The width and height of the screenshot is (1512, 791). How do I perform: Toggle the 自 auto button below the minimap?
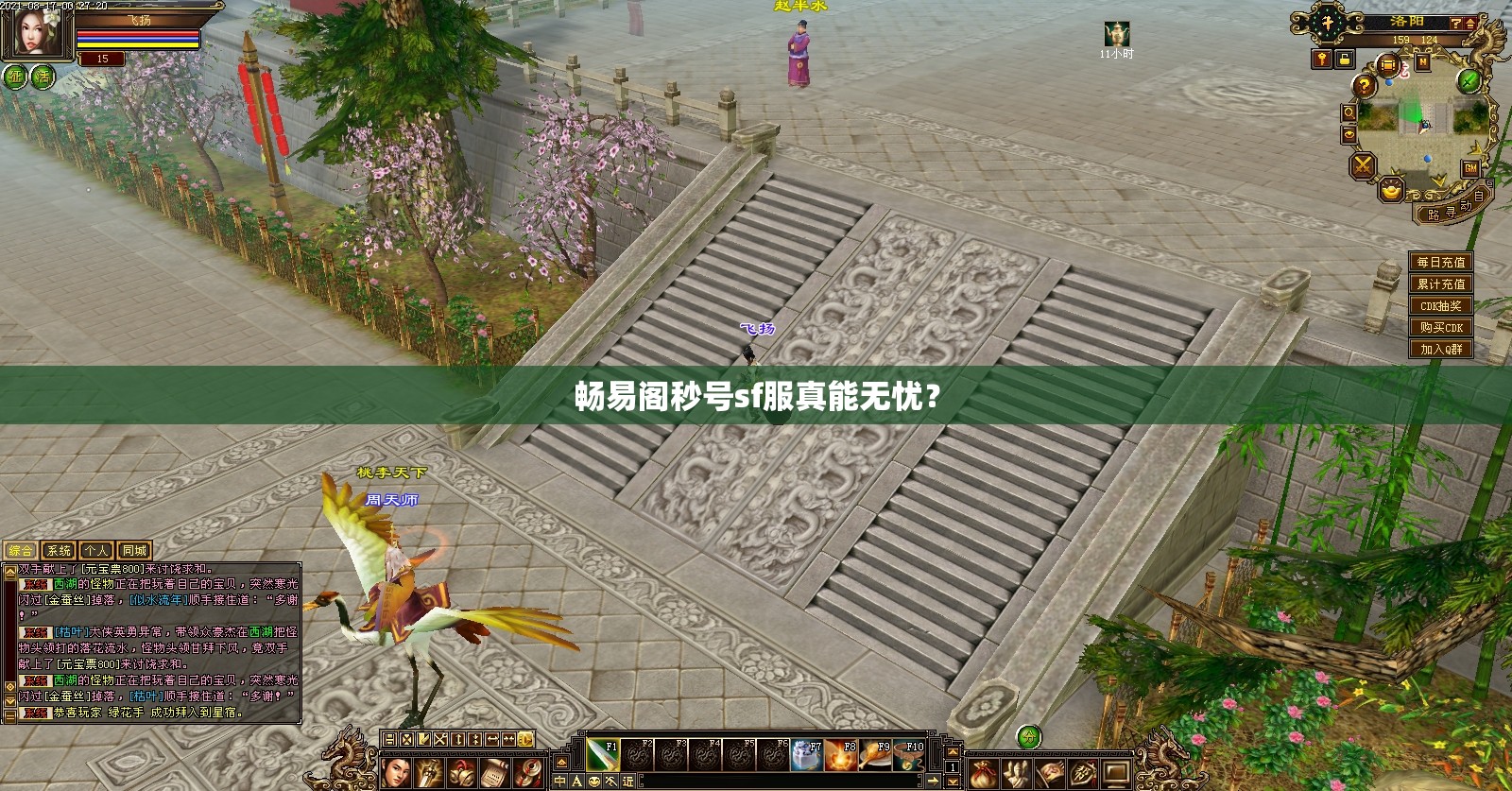(1479, 198)
